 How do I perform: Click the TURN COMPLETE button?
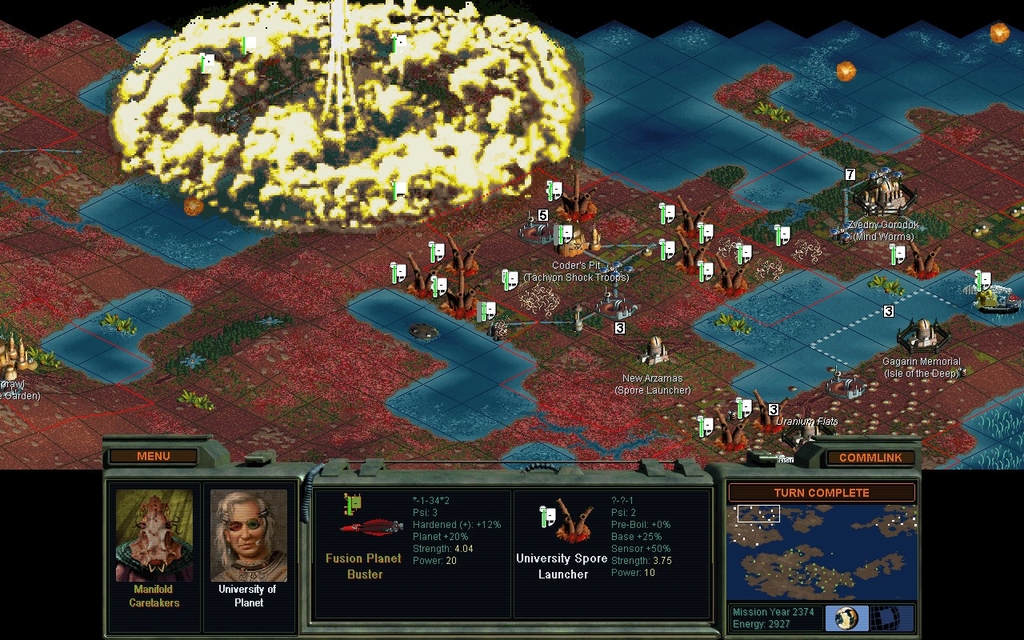coord(821,493)
